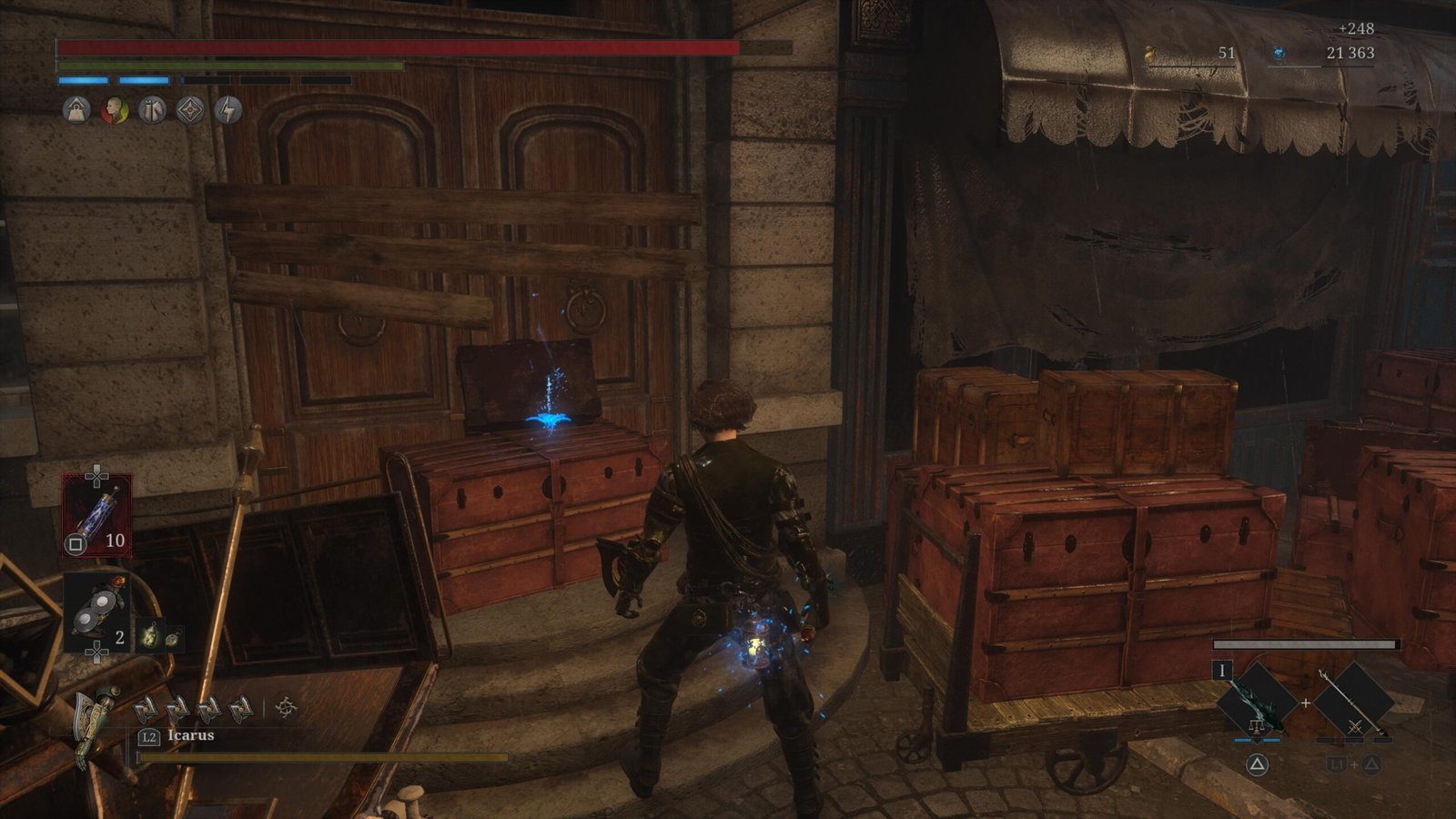Image resolution: width=1456 pixels, height=819 pixels.
Task: Click the bald head profile status icon
Action: [x=114, y=111]
